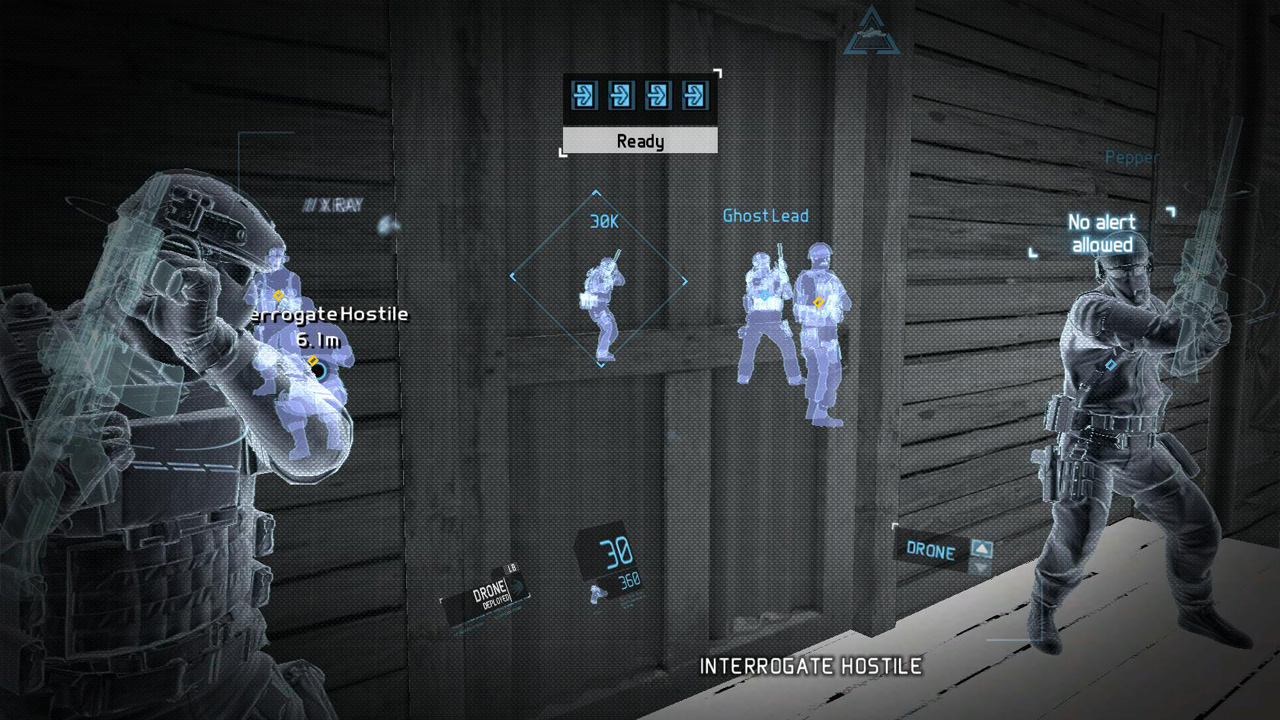This screenshot has height=720, width=1280.
Task: Click the 30K teammate diamond marker
Action: (600, 279)
